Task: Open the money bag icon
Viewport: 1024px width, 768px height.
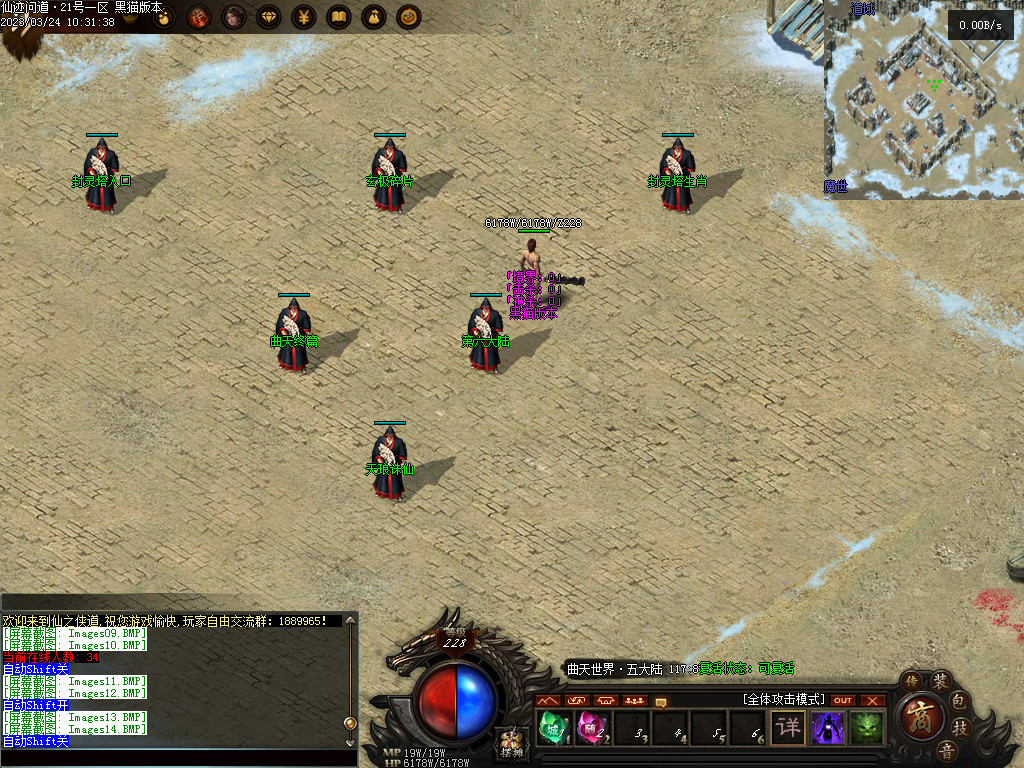Action: [373, 17]
